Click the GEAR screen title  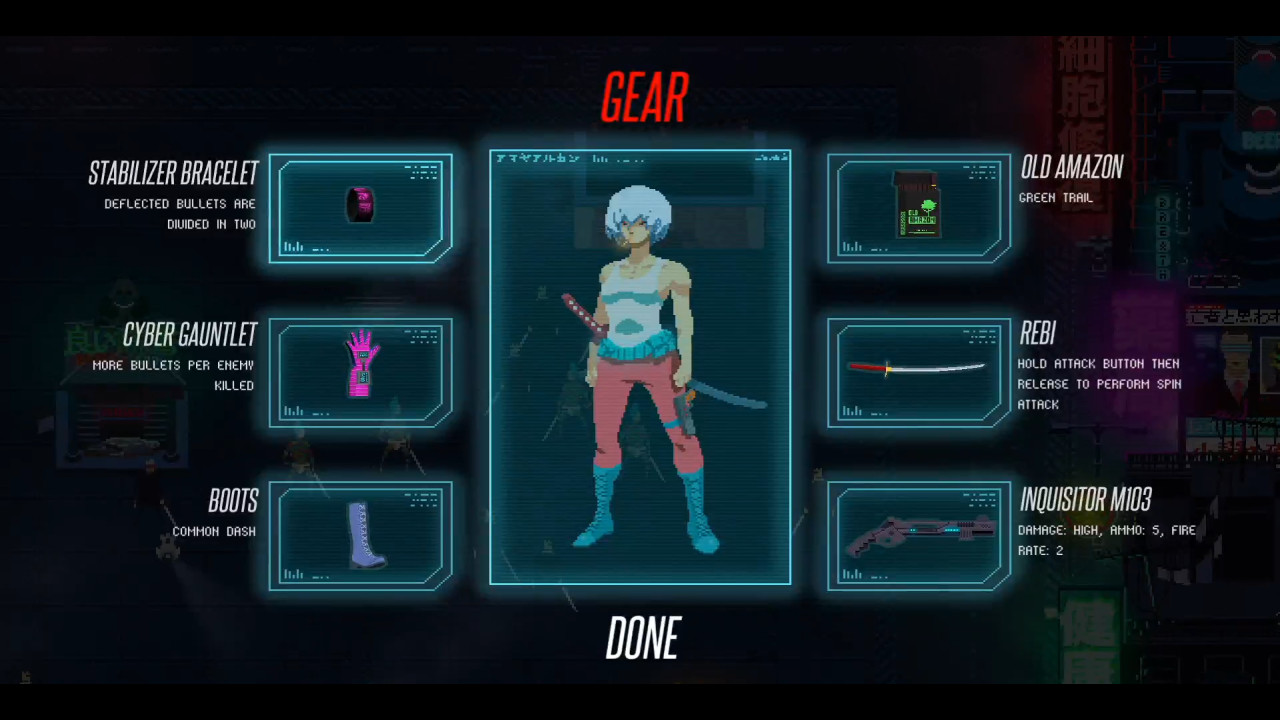tap(643, 96)
